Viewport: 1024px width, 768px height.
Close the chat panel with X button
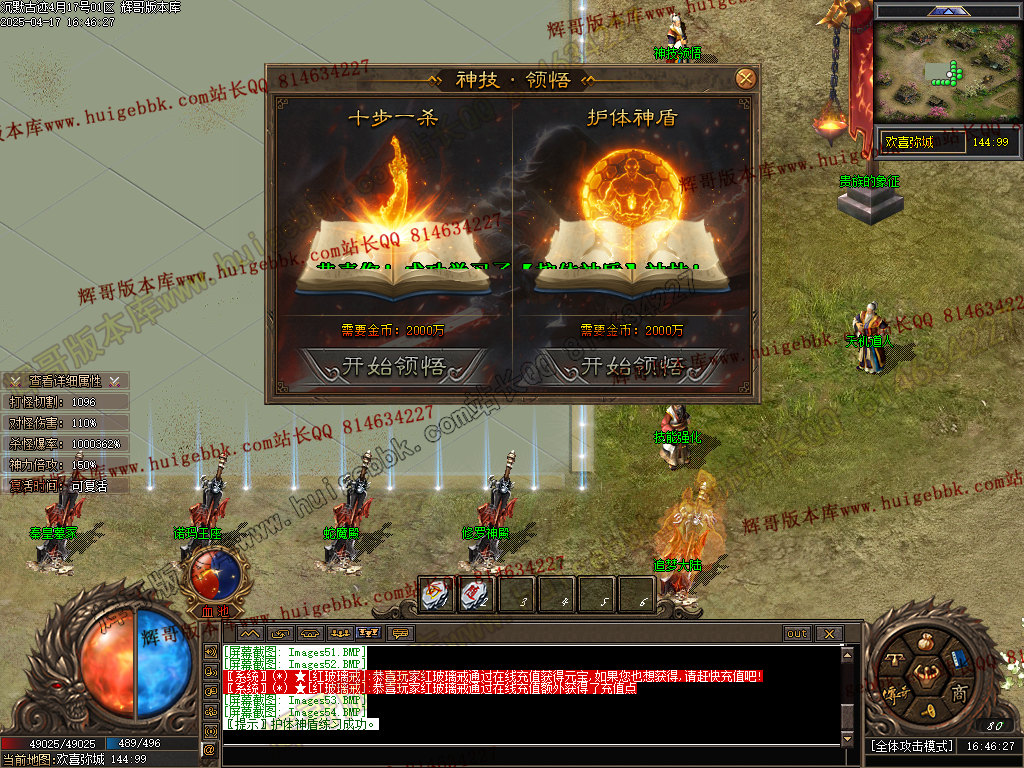[x=828, y=633]
